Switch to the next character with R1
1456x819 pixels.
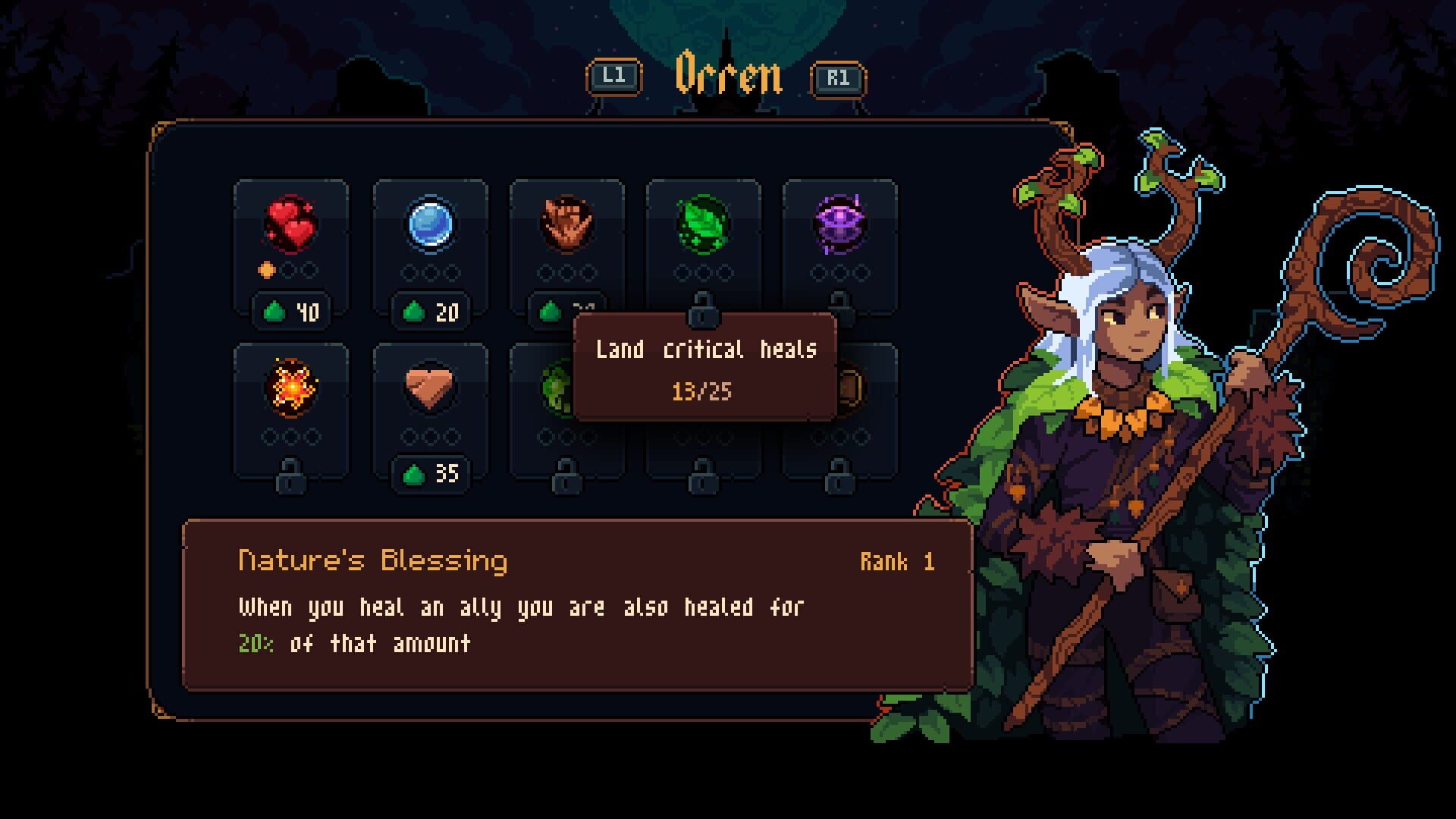pos(838,76)
